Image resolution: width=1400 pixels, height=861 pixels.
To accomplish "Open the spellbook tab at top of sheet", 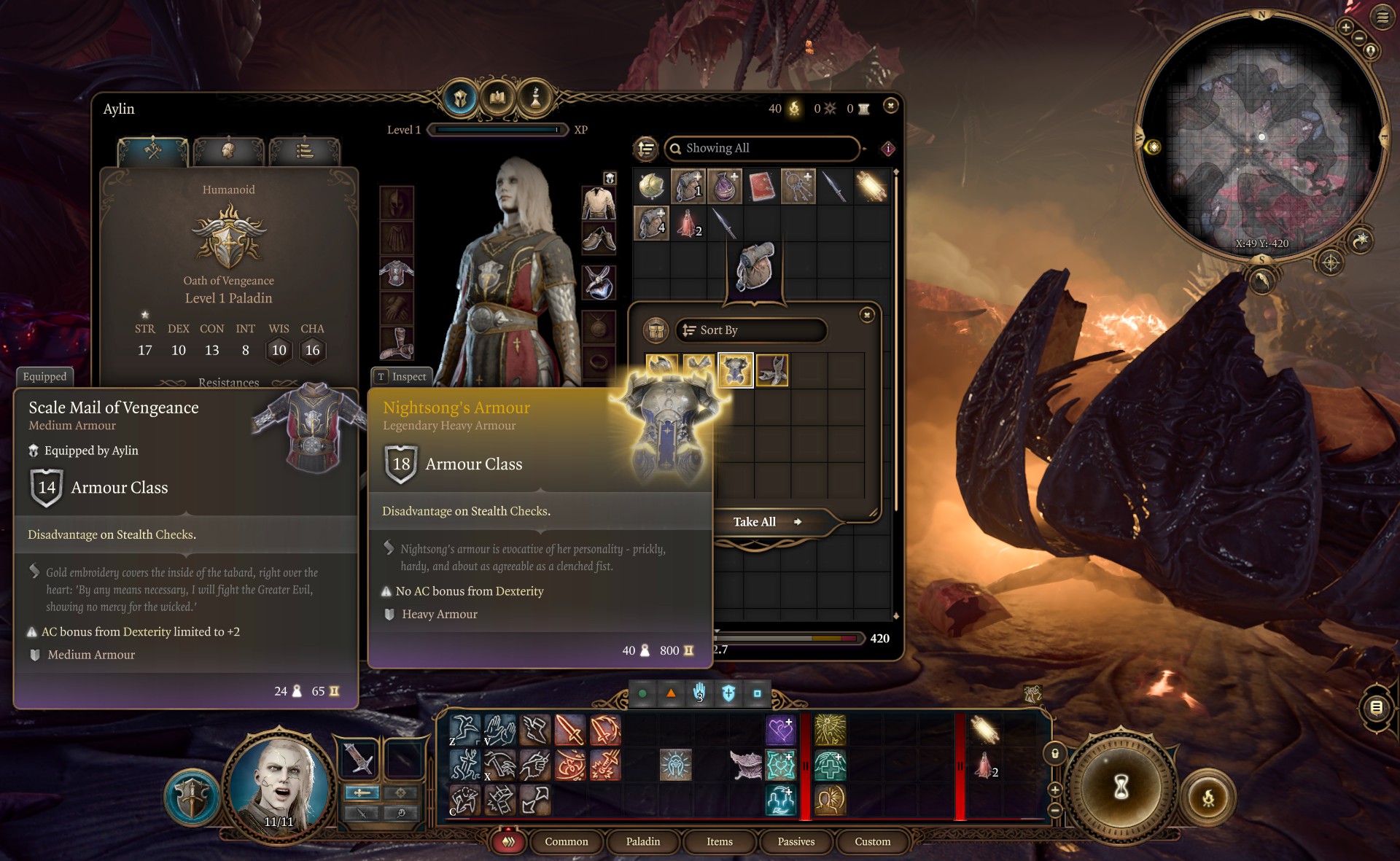I will [497, 97].
